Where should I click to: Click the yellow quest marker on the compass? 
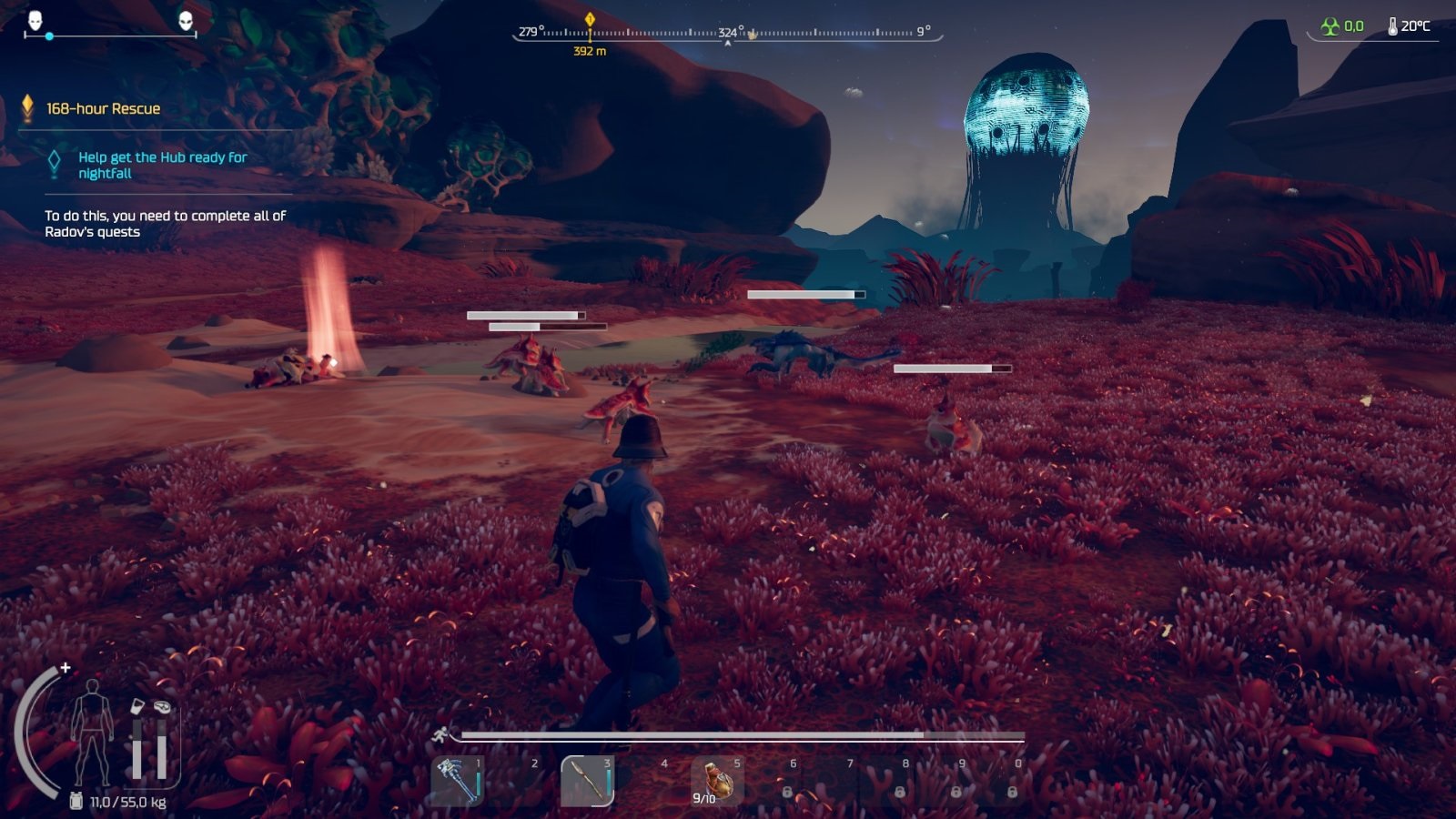click(x=590, y=19)
